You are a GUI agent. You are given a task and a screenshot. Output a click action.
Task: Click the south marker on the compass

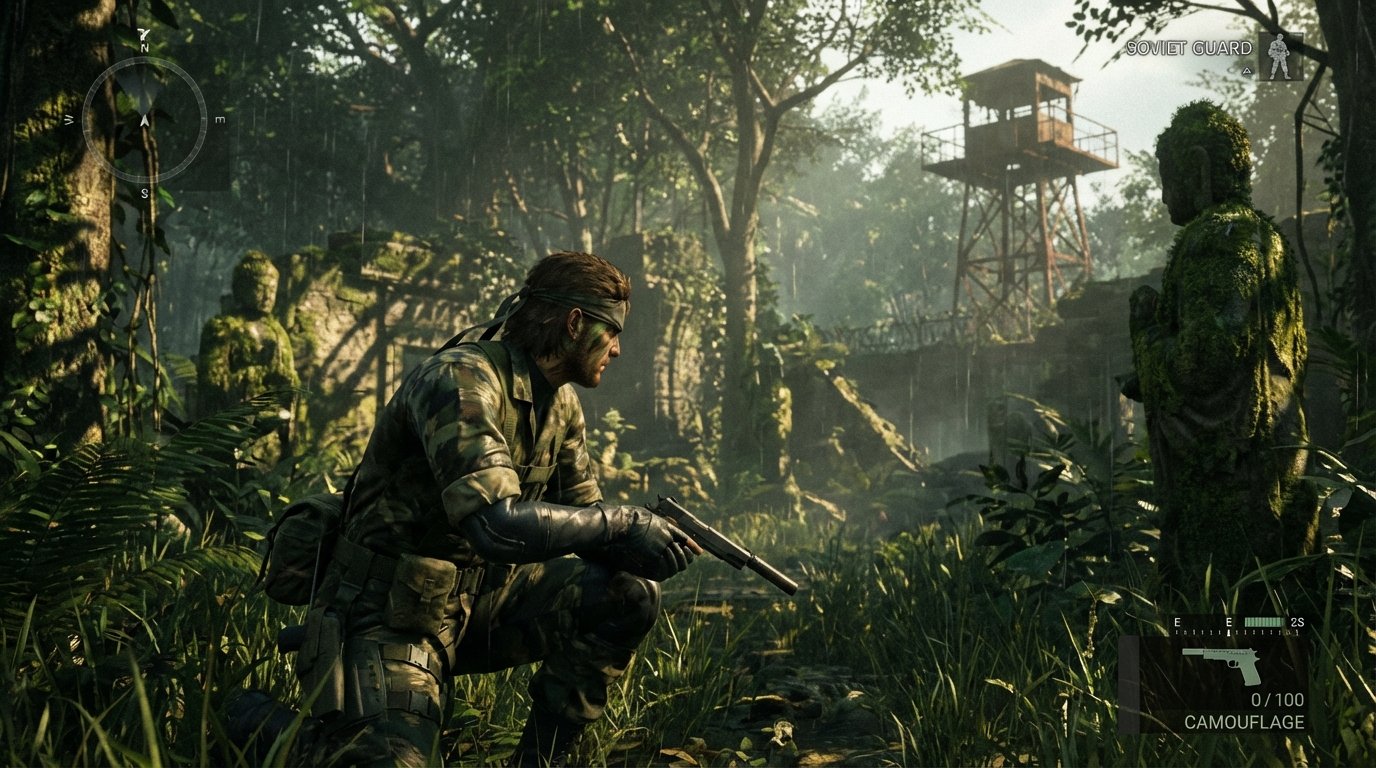point(144,192)
